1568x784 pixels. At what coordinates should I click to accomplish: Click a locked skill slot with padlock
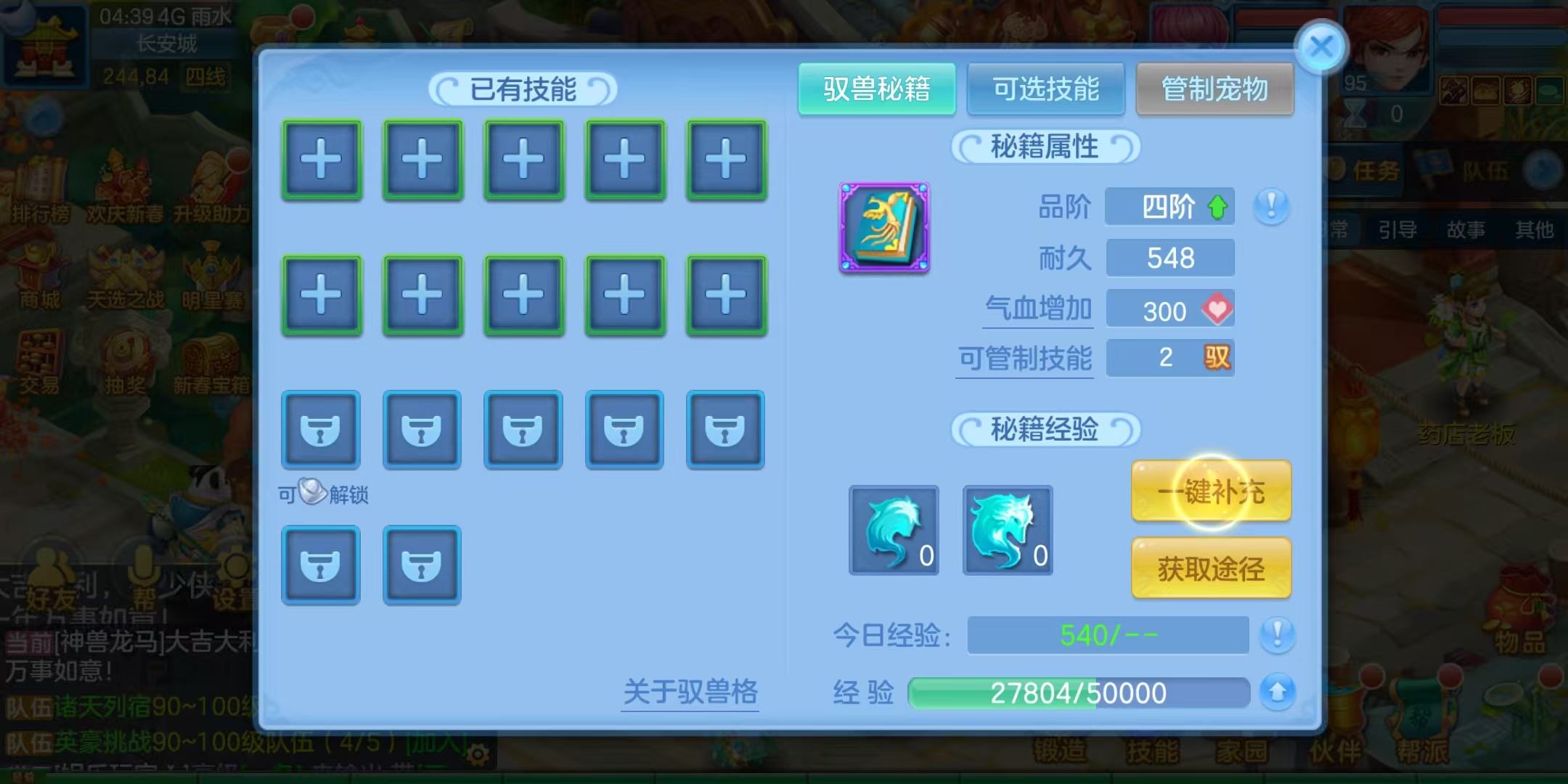(x=322, y=430)
